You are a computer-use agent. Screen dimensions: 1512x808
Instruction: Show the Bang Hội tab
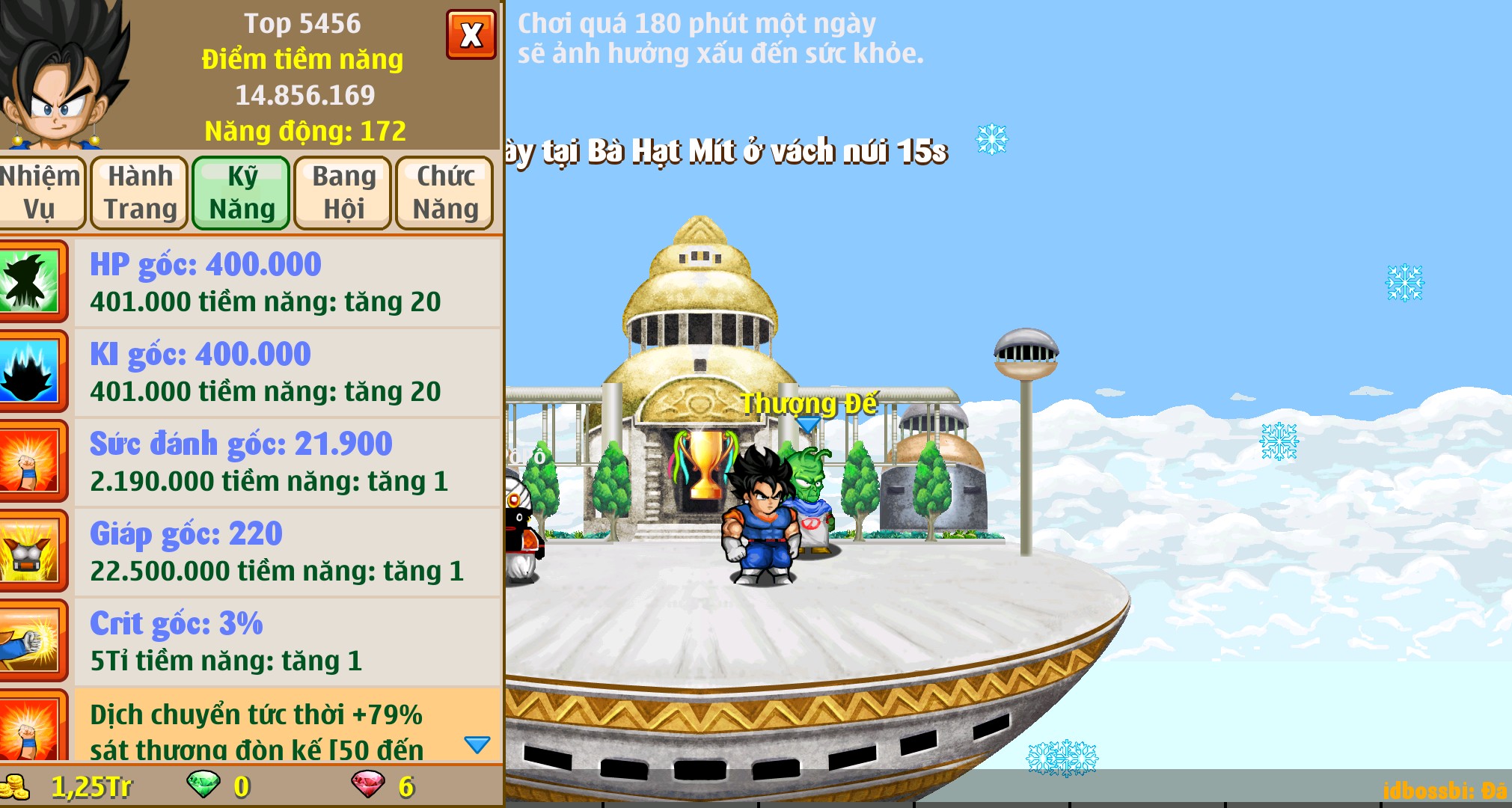[x=343, y=192]
